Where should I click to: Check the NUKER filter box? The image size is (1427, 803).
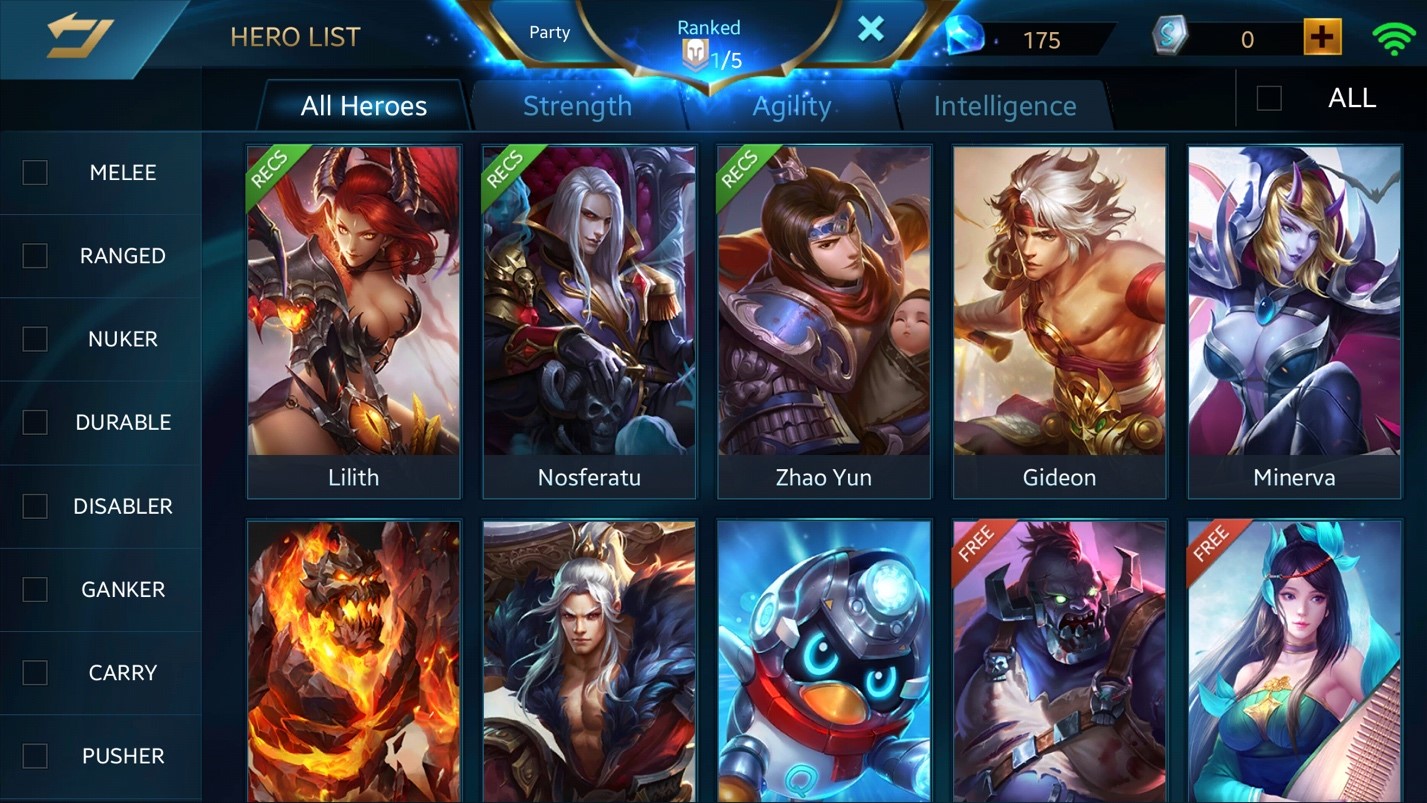pos(35,339)
